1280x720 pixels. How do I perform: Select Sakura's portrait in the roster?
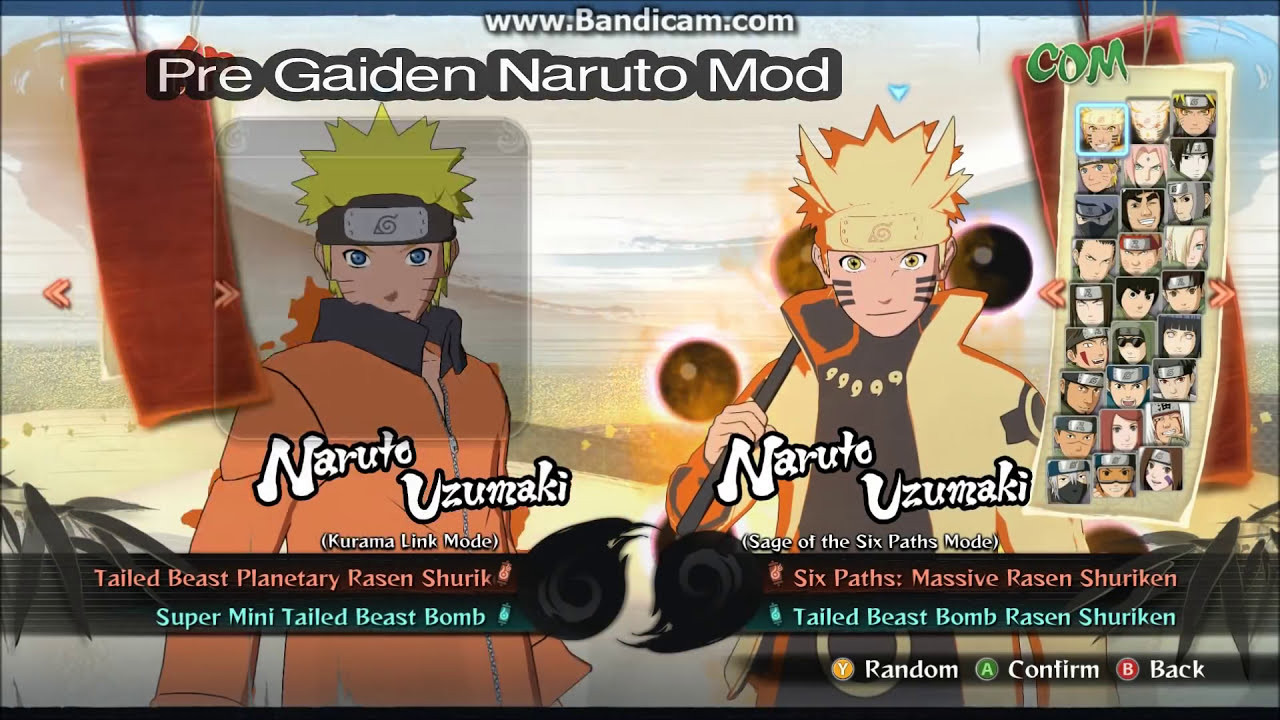pos(1146,165)
